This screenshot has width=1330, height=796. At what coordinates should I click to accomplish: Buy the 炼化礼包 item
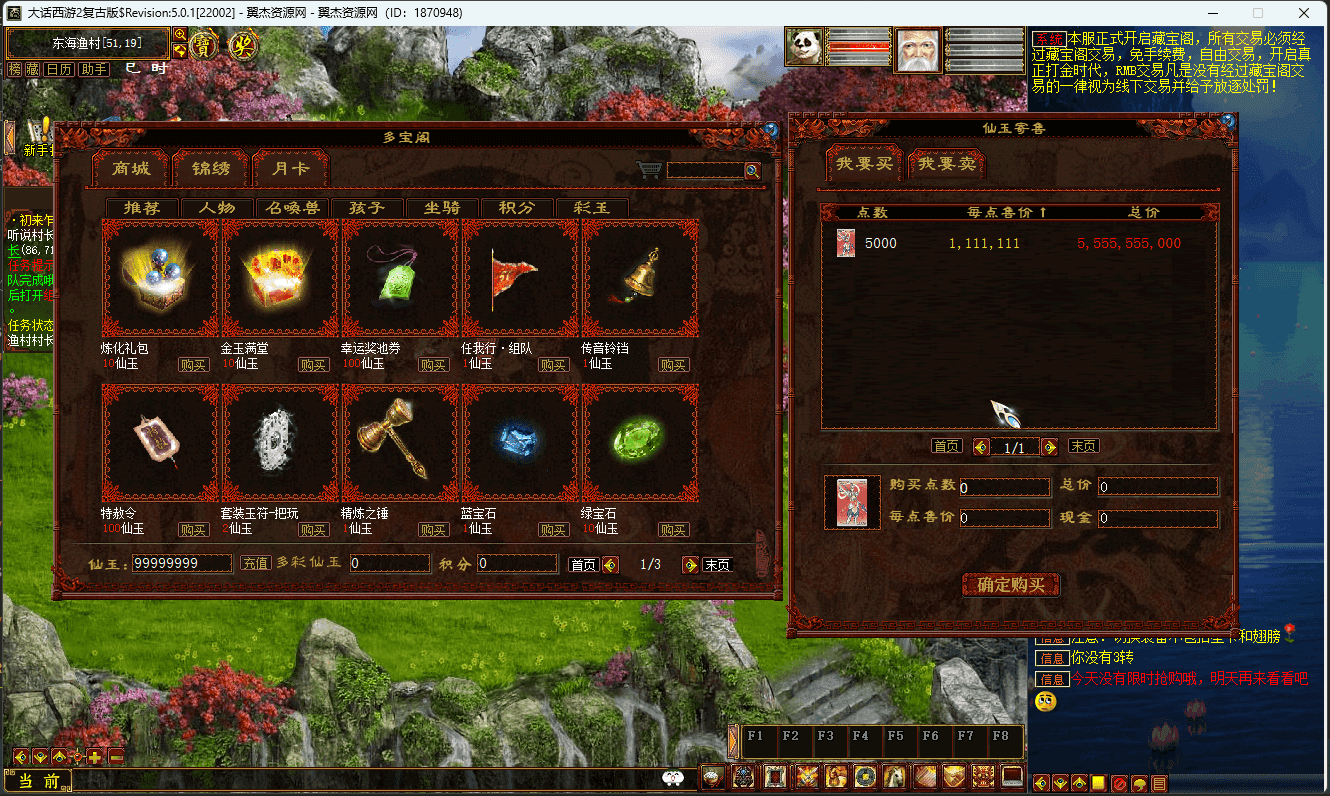193,365
